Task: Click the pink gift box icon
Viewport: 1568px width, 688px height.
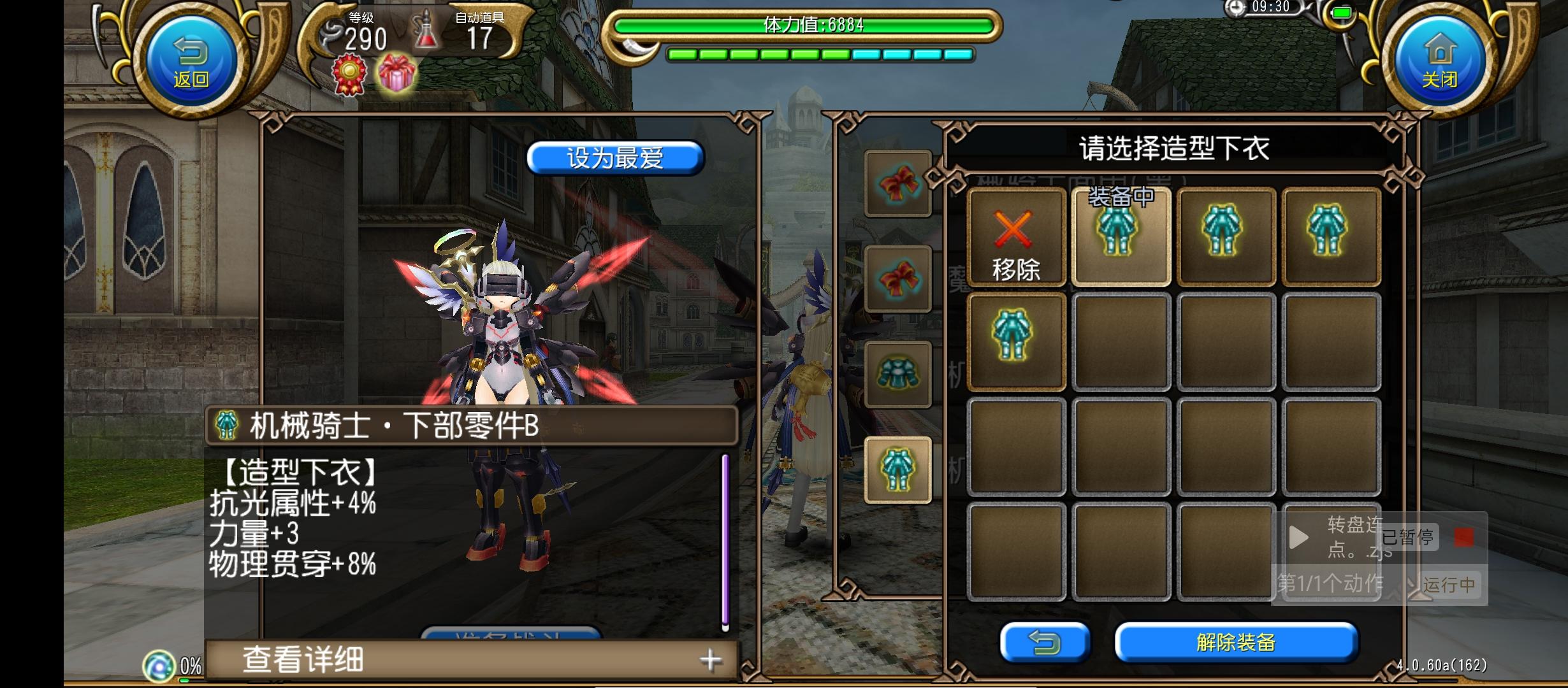Action: point(396,75)
